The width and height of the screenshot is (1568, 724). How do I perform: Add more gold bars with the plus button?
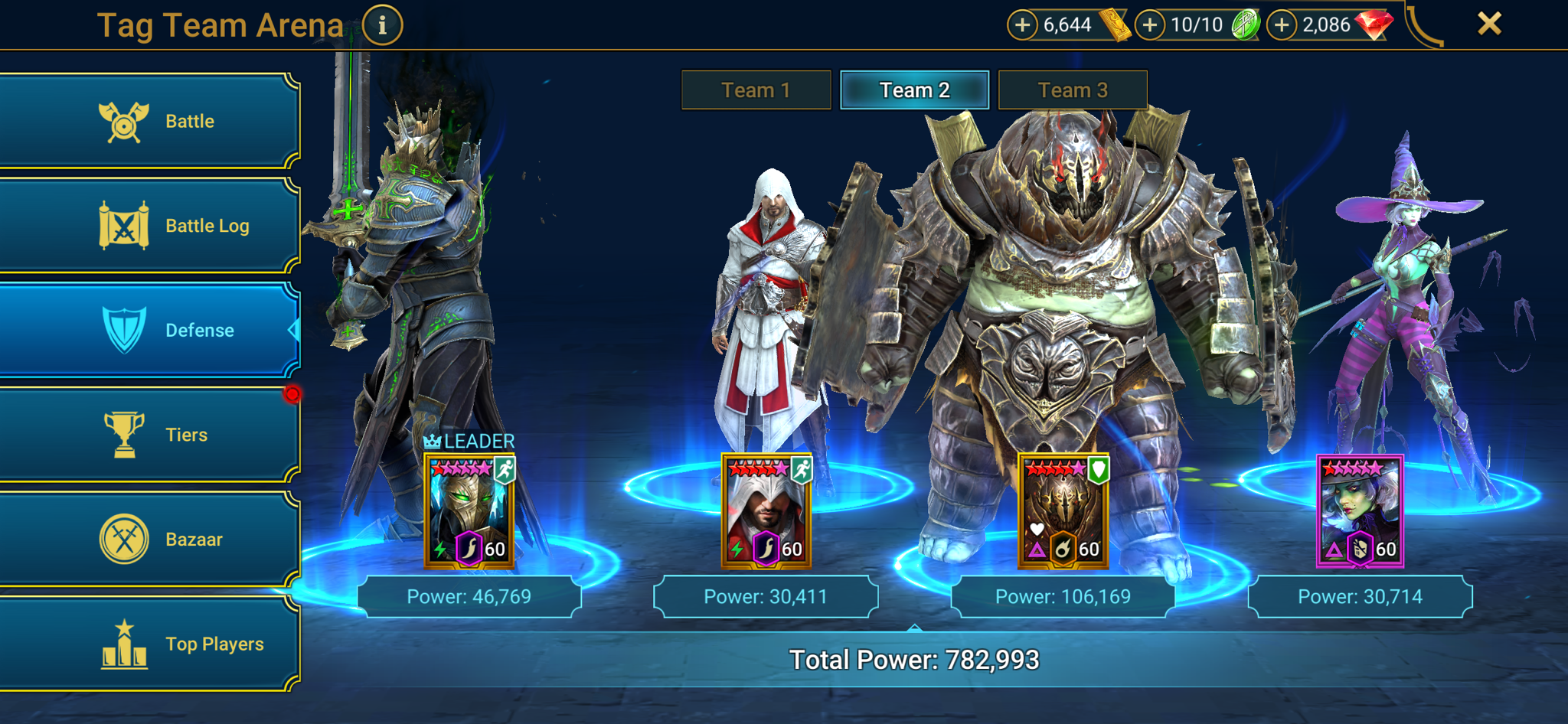(x=1022, y=25)
